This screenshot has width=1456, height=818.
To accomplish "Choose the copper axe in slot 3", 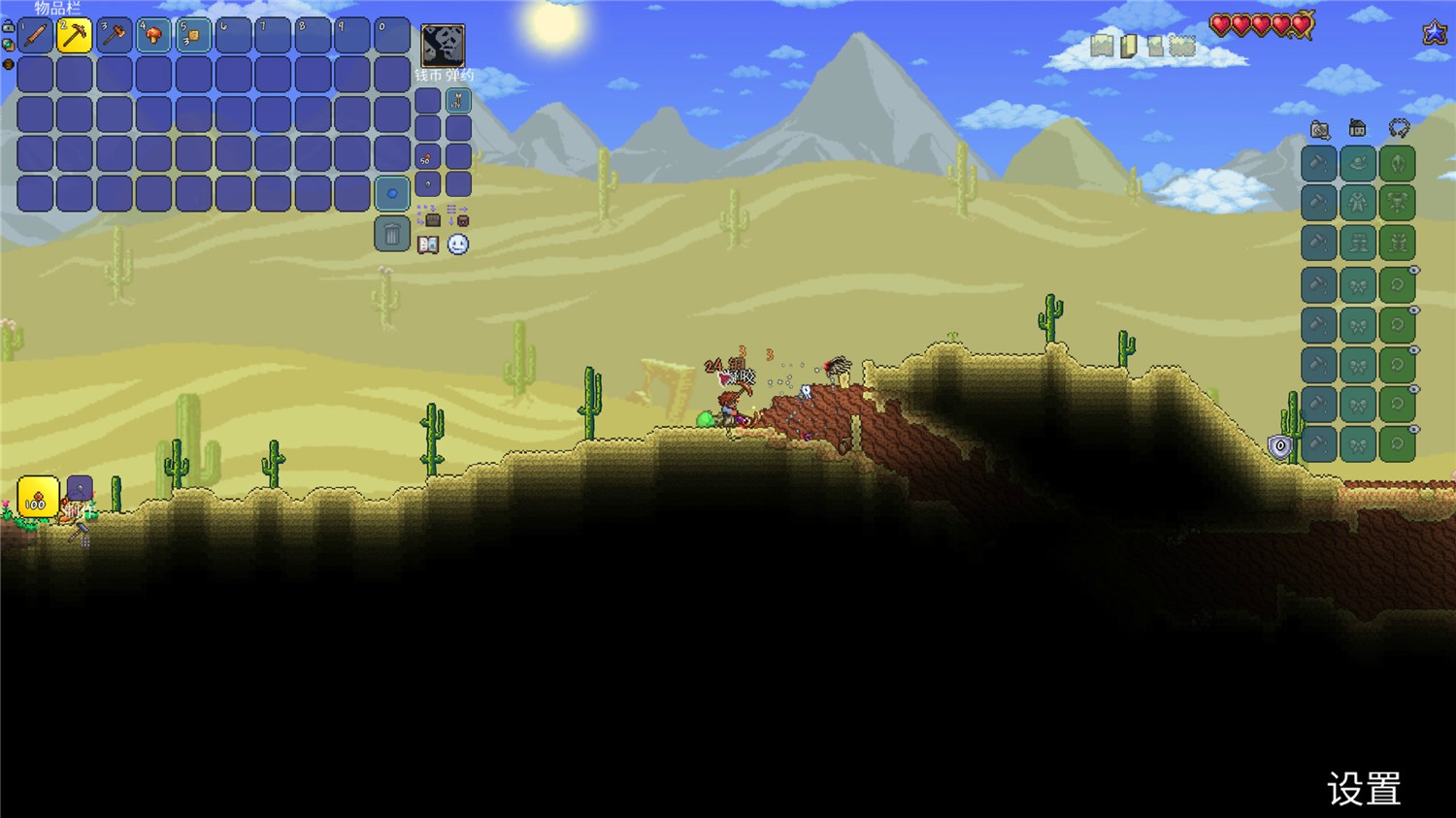I will click(115, 36).
